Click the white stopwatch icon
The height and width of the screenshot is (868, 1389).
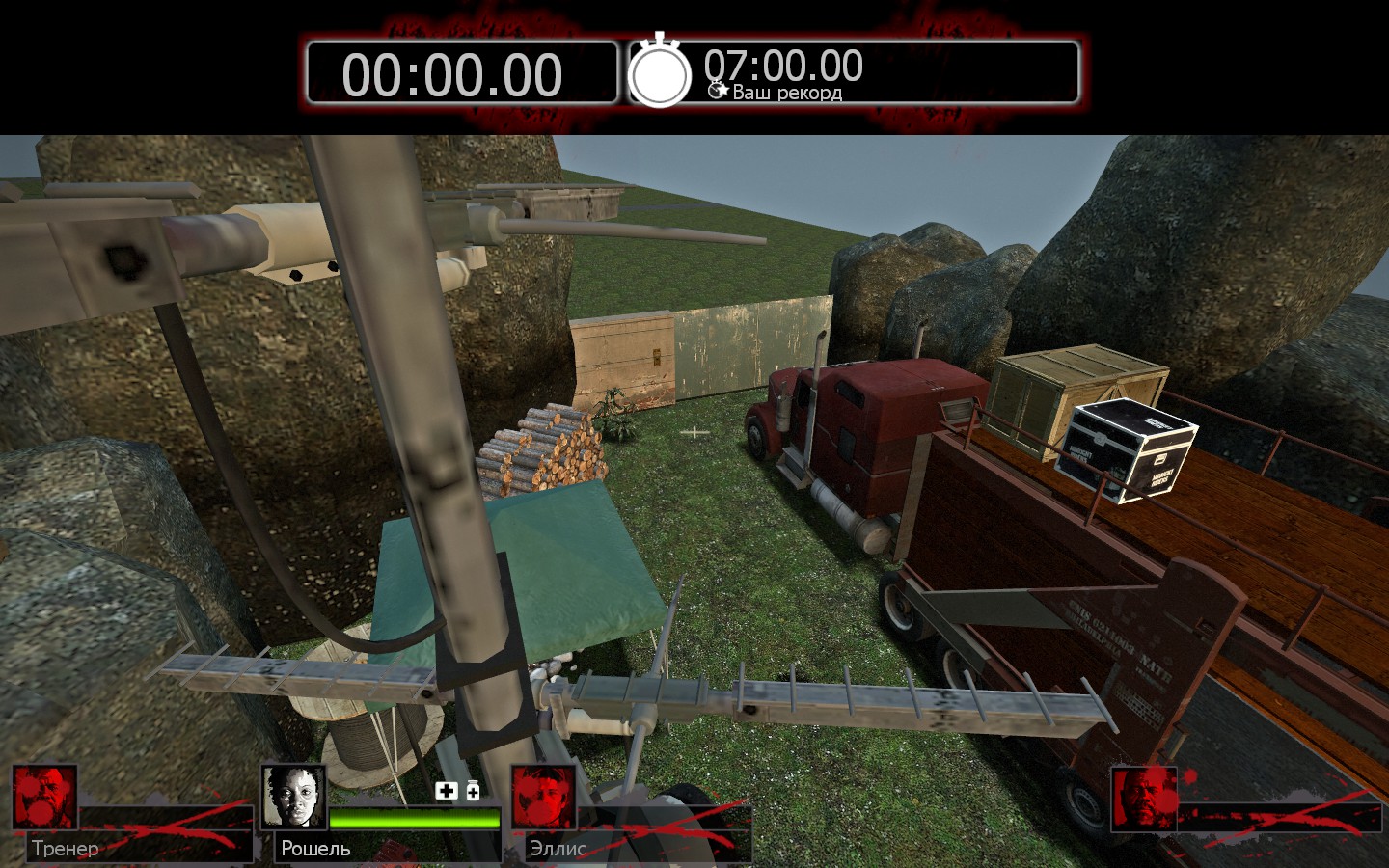click(660, 72)
